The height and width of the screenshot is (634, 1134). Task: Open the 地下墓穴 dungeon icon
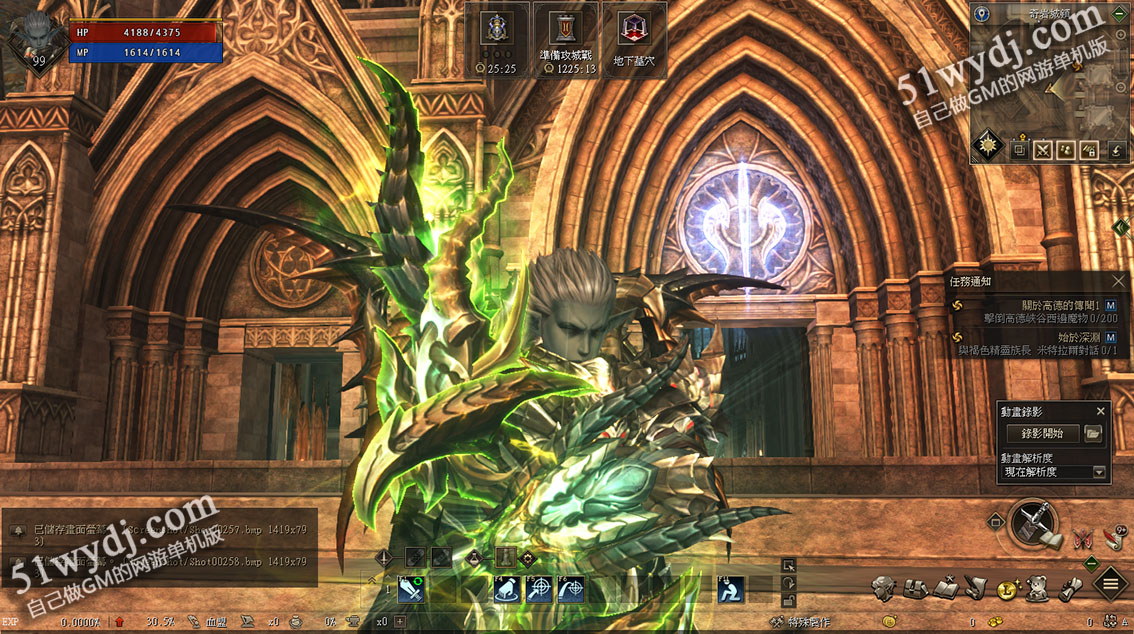click(x=632, y=40)
